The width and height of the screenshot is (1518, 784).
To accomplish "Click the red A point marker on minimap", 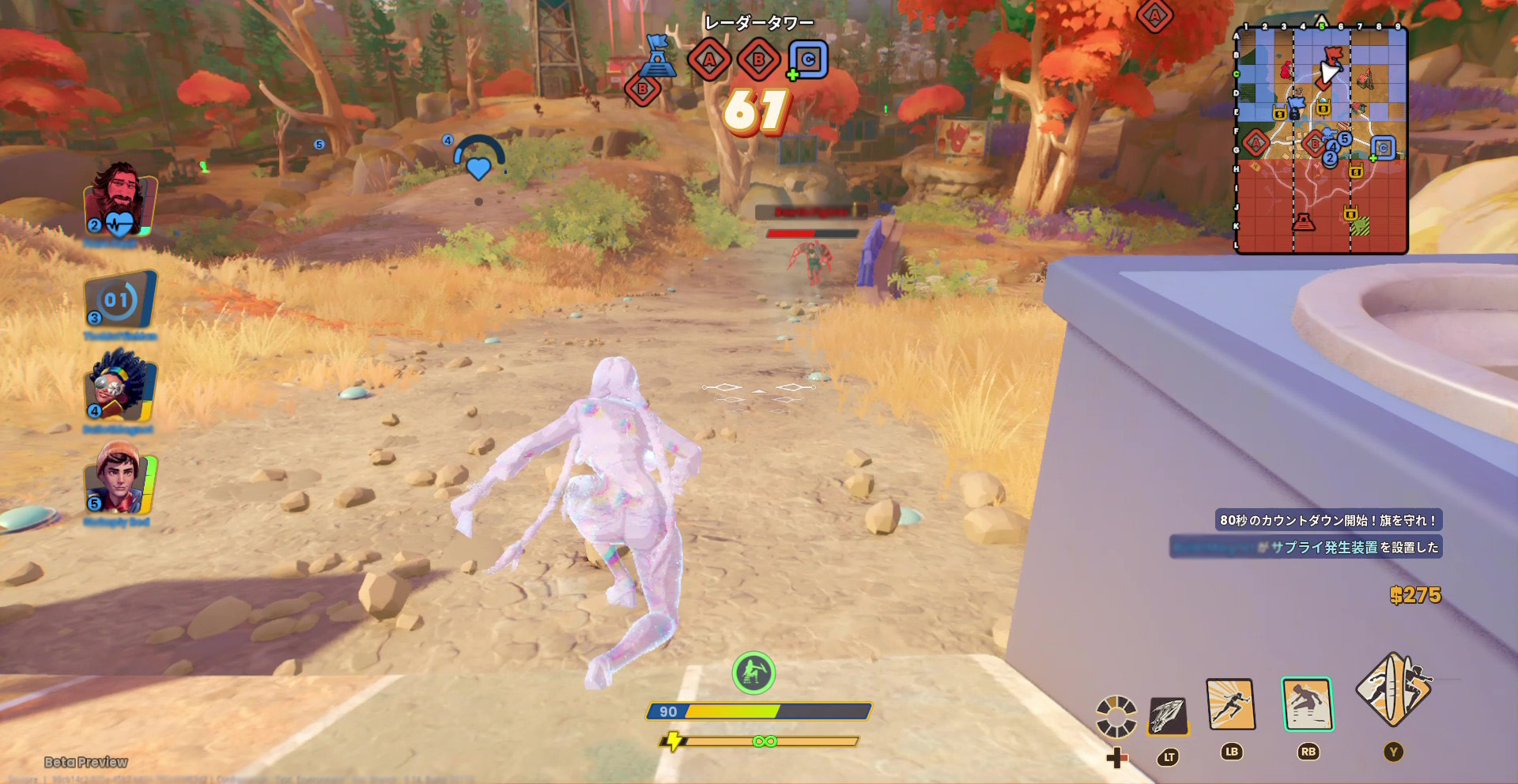I will coord(1255,143).
